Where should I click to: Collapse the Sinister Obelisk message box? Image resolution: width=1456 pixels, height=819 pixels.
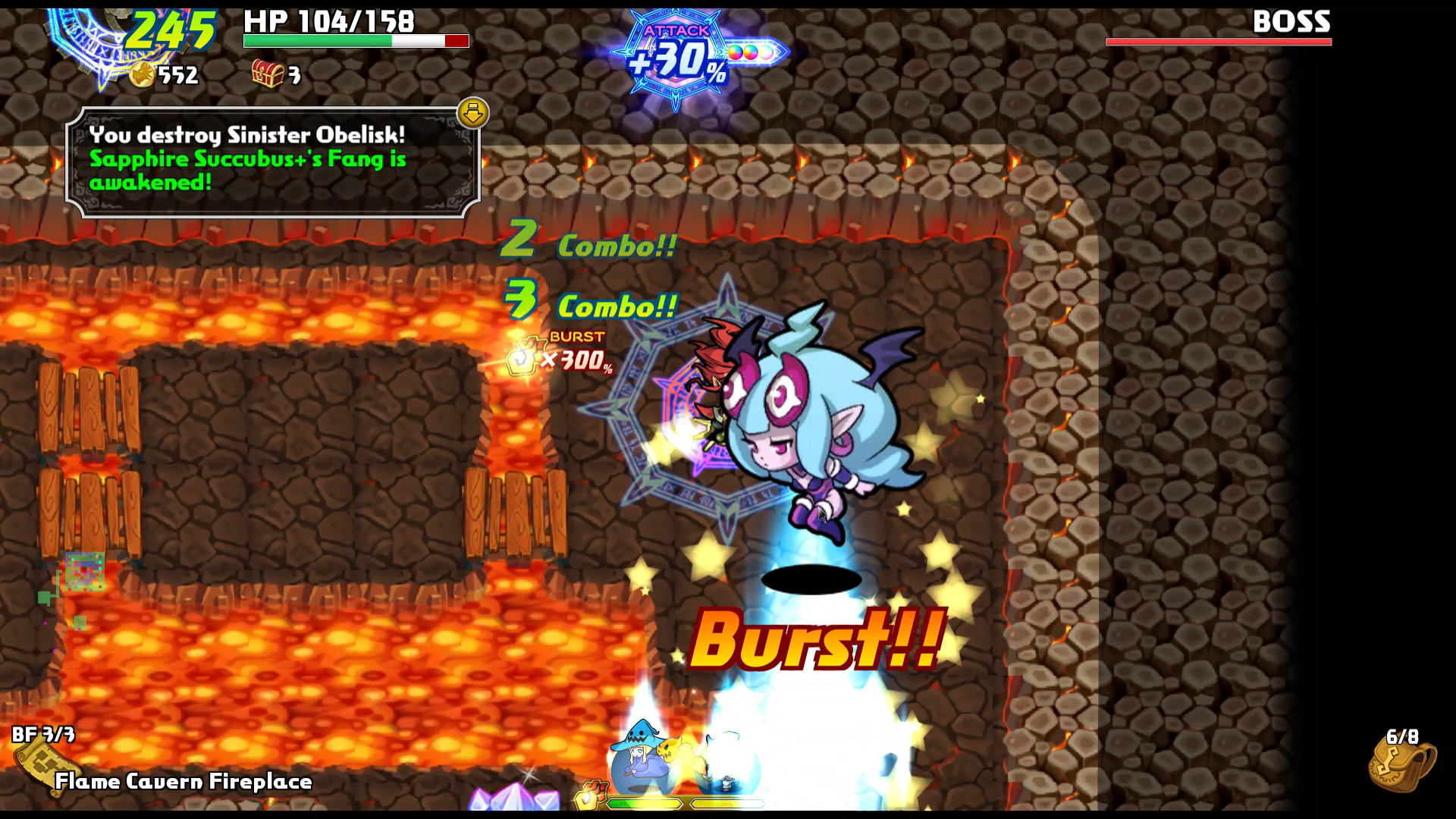[x=472, y=113]
